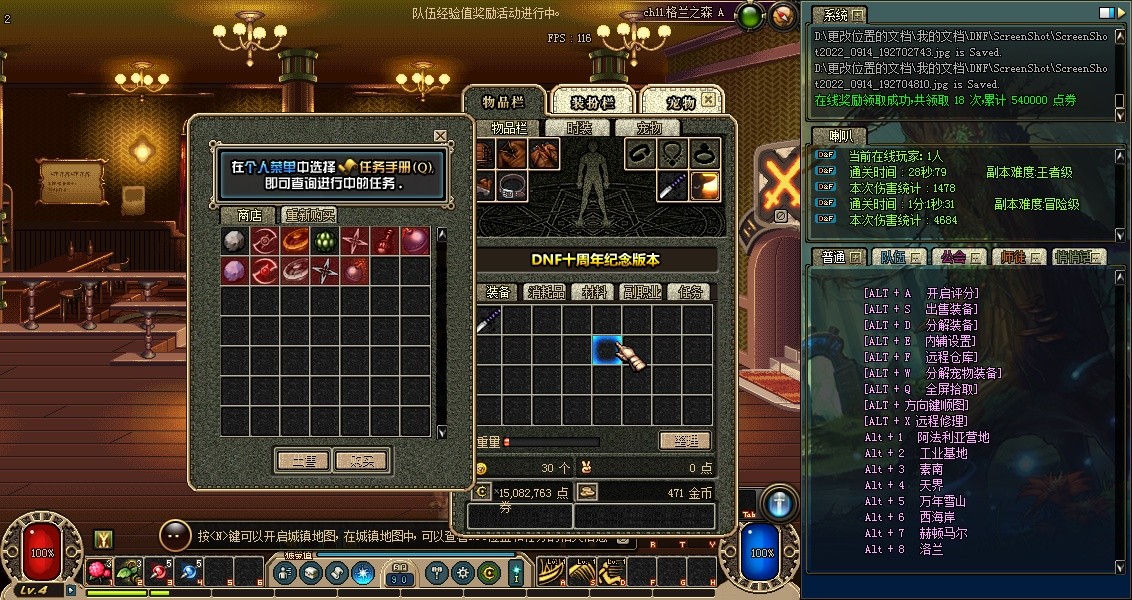Click the gear settings icon in the menu bar

pos(462,573)
